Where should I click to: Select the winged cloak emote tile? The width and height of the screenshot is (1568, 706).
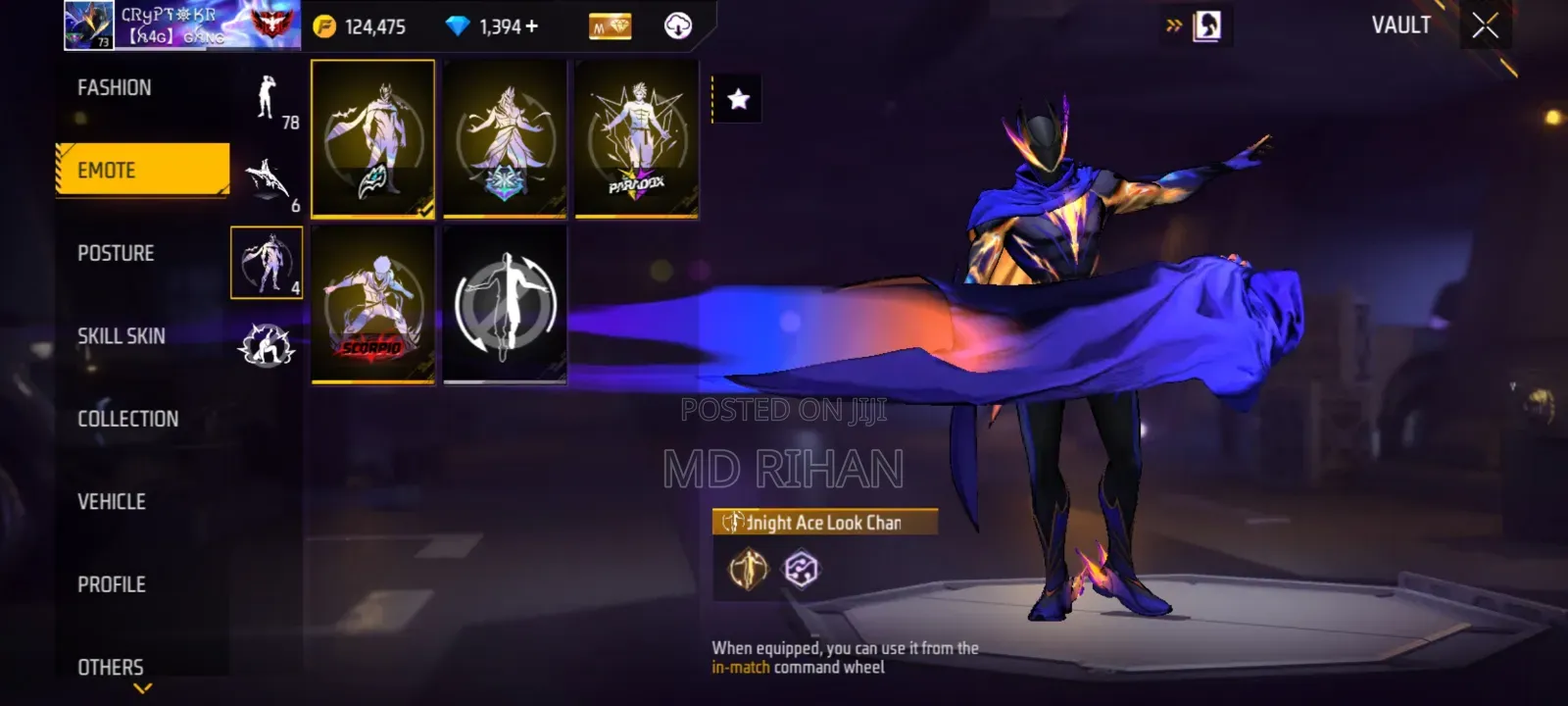(x=372, y=137)
